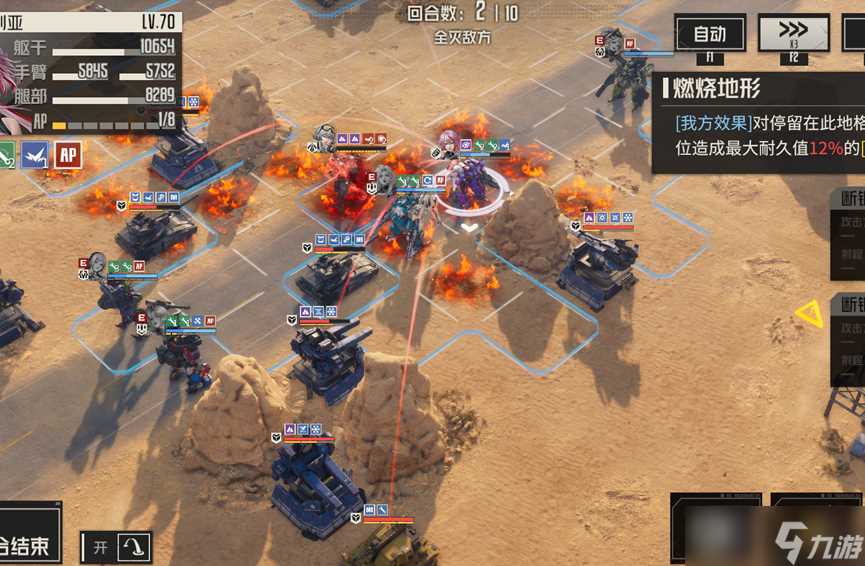Toggle the X3 battle speed button

(793, 33)
